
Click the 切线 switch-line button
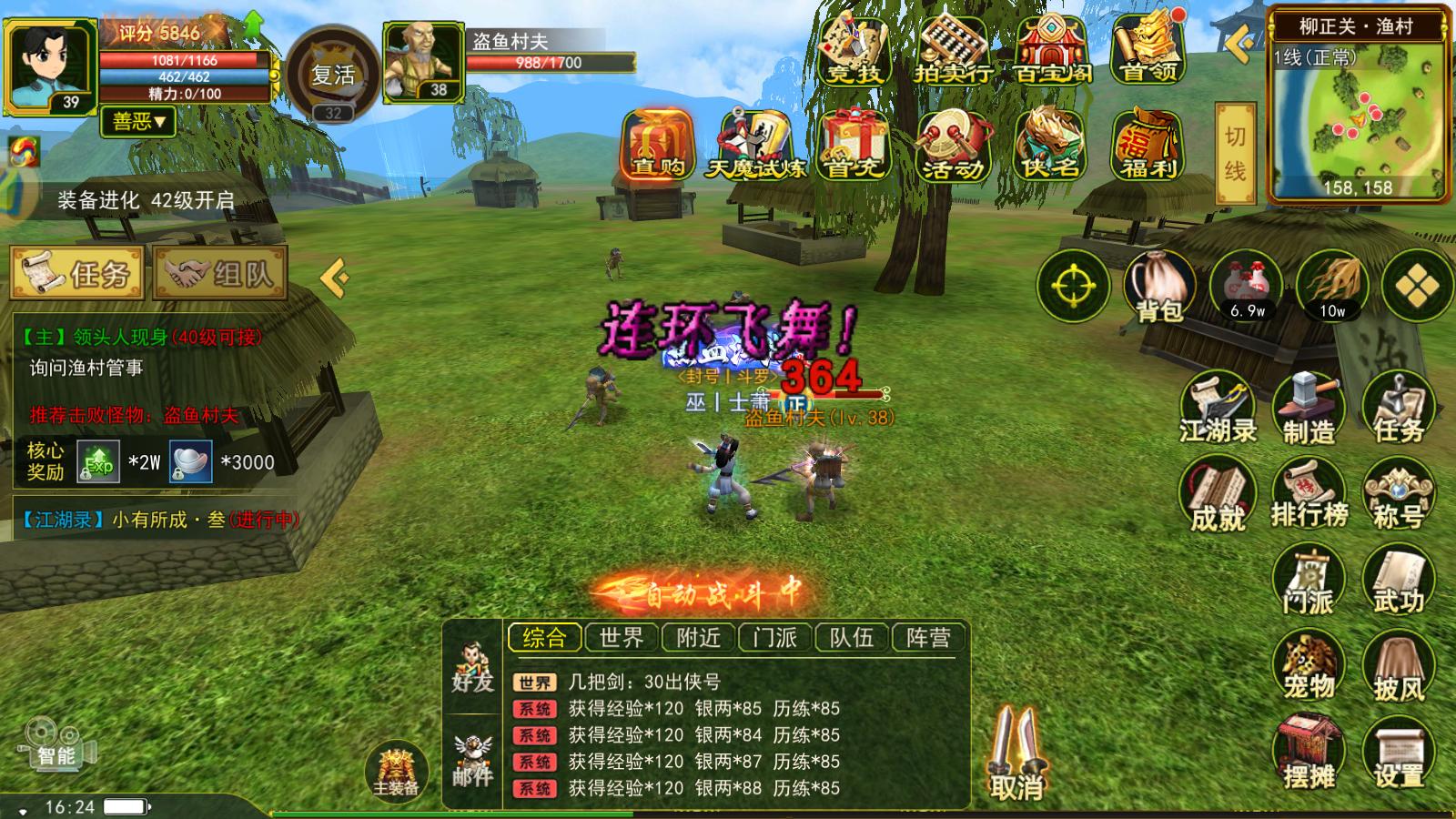tap(1235, 153)
